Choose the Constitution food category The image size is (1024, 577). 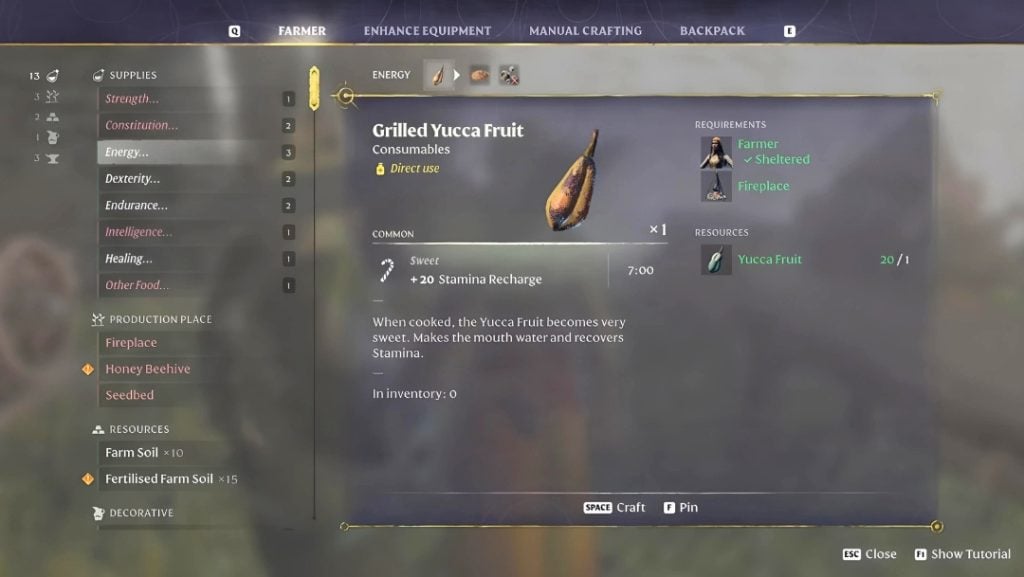[x=141, y=126]
